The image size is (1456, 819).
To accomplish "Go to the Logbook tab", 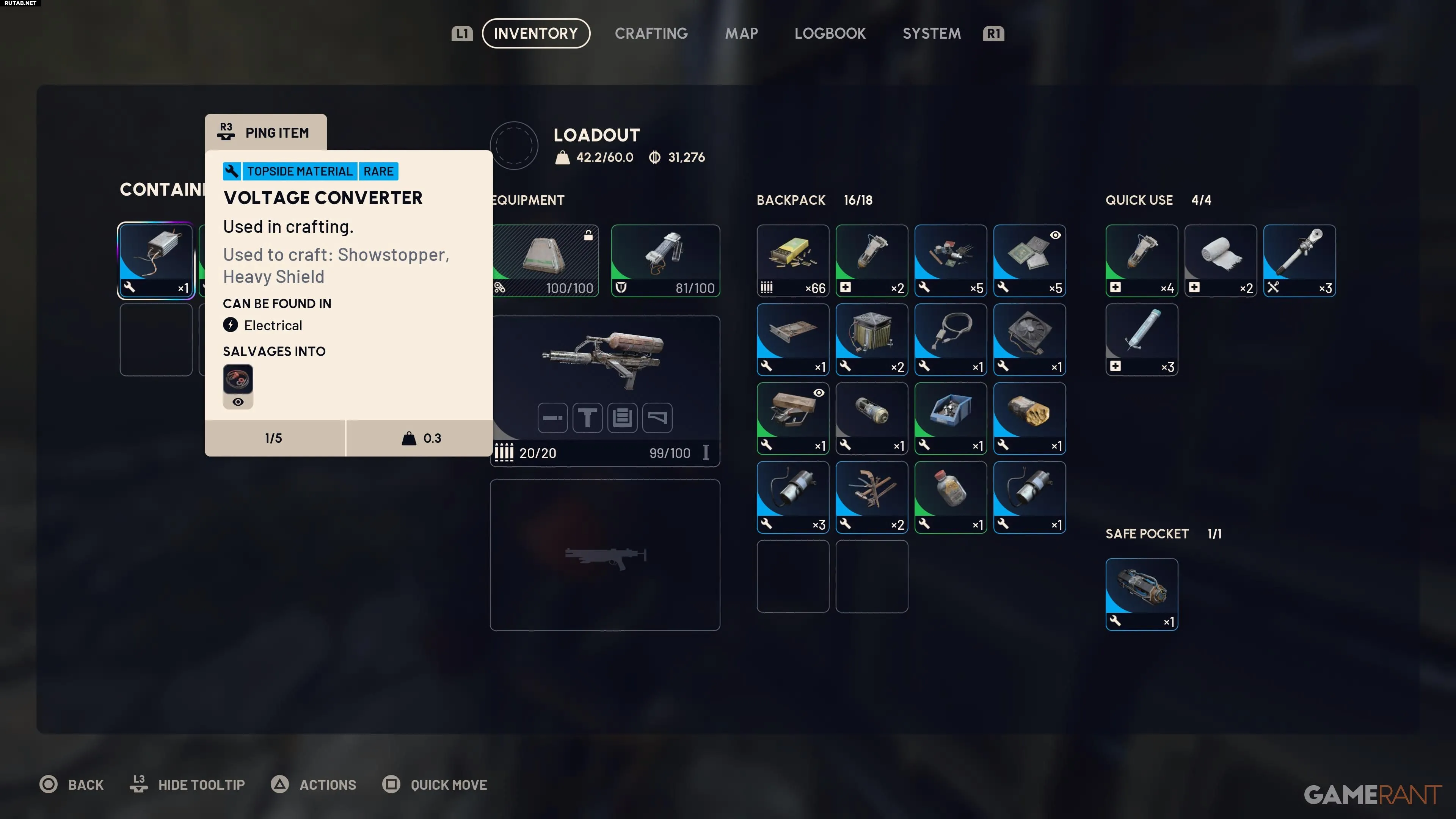I will (830, 33).
